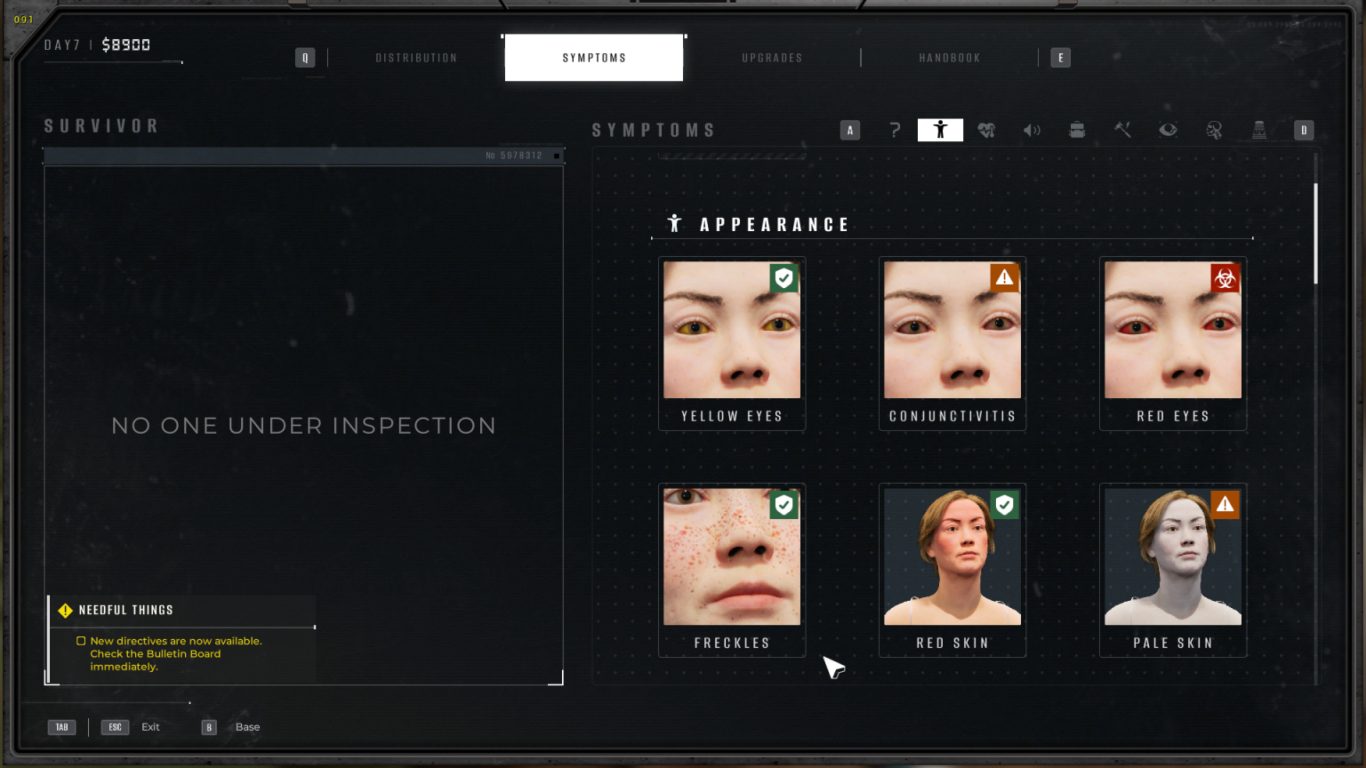1366x768 pixels.
Task: View the Red Eyes symptom card
Action: tap(1173, 343)
